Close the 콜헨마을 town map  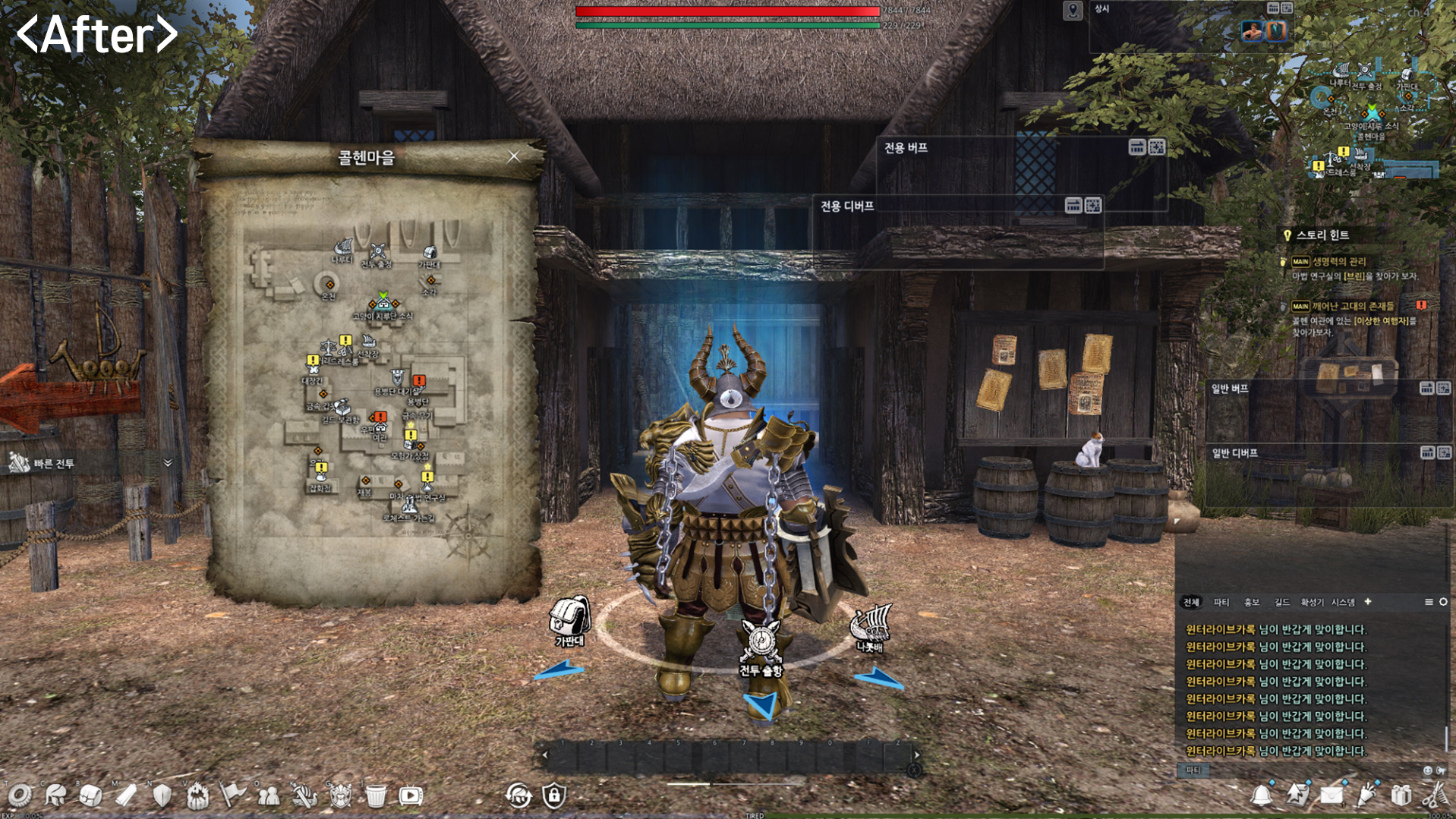click(x=514, y=156)
